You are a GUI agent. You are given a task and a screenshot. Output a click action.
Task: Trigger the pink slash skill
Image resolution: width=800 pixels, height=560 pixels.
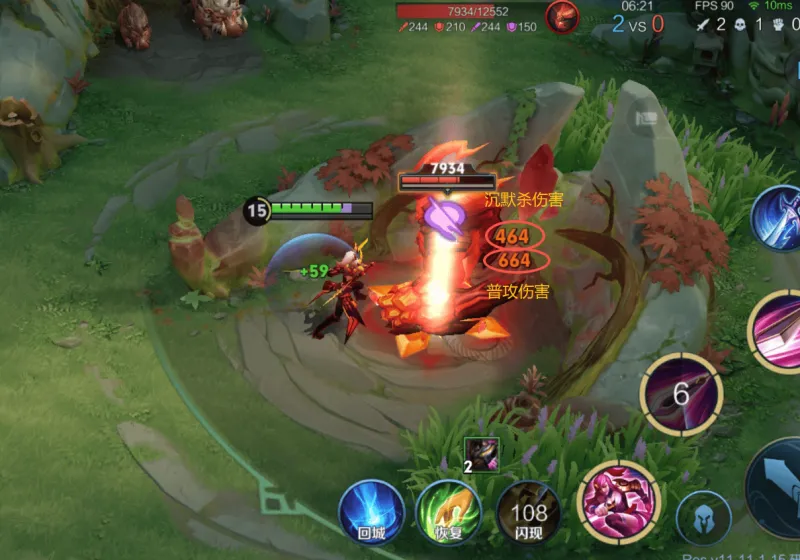point(777,328)
